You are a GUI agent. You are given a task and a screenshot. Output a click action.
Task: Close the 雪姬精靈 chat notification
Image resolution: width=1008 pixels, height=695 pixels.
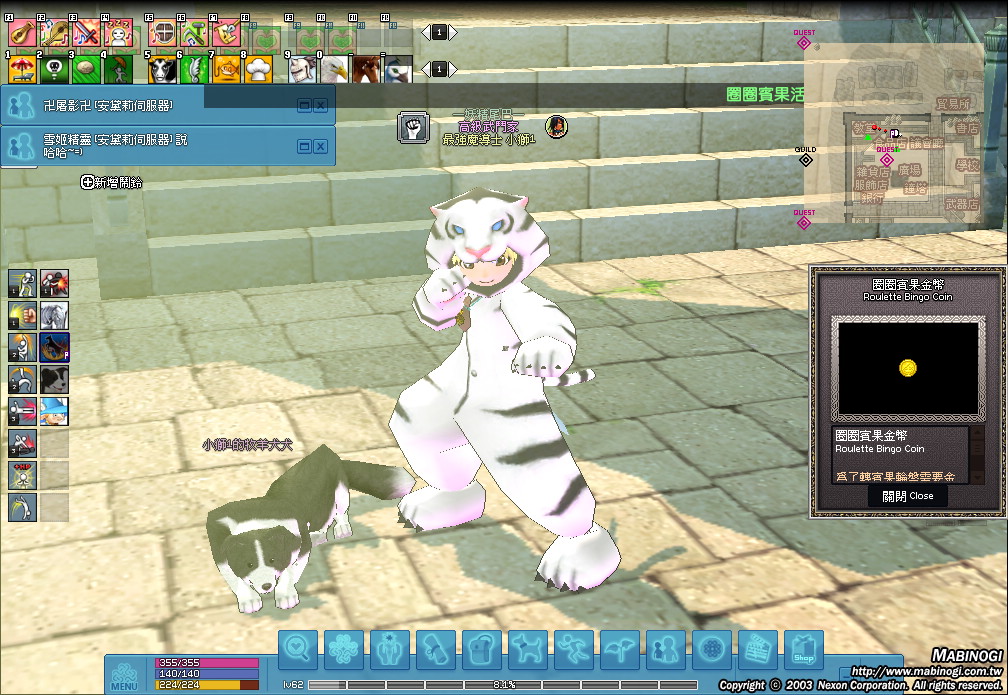pos(321,146)
